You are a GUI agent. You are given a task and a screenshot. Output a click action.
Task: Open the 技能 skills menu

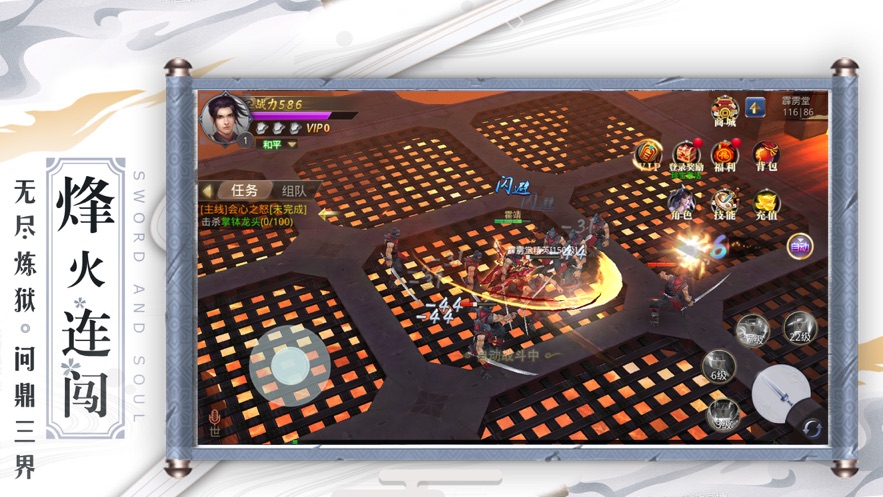(x=724, y=202)
